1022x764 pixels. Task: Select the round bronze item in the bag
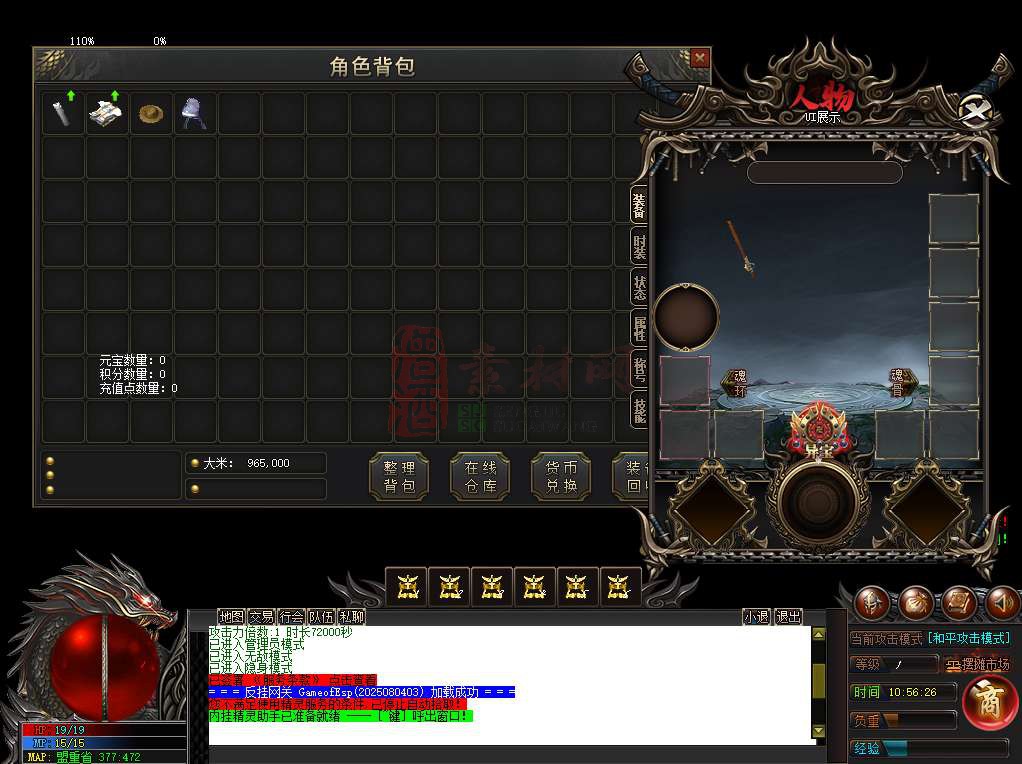click(151, 113)
